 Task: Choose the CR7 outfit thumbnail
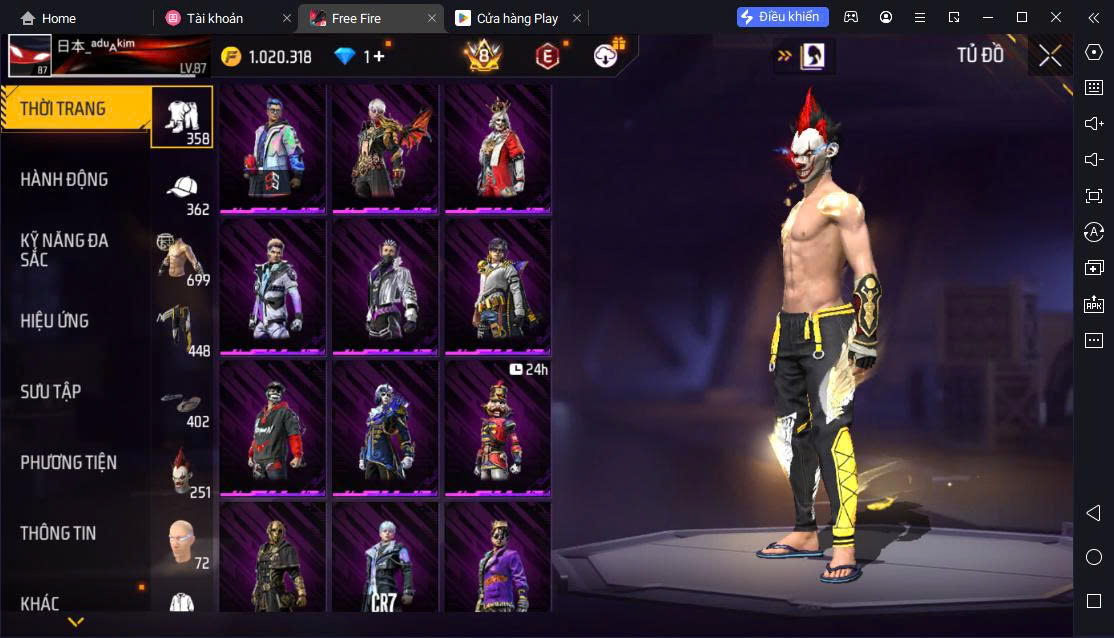(x=385, y=557)
